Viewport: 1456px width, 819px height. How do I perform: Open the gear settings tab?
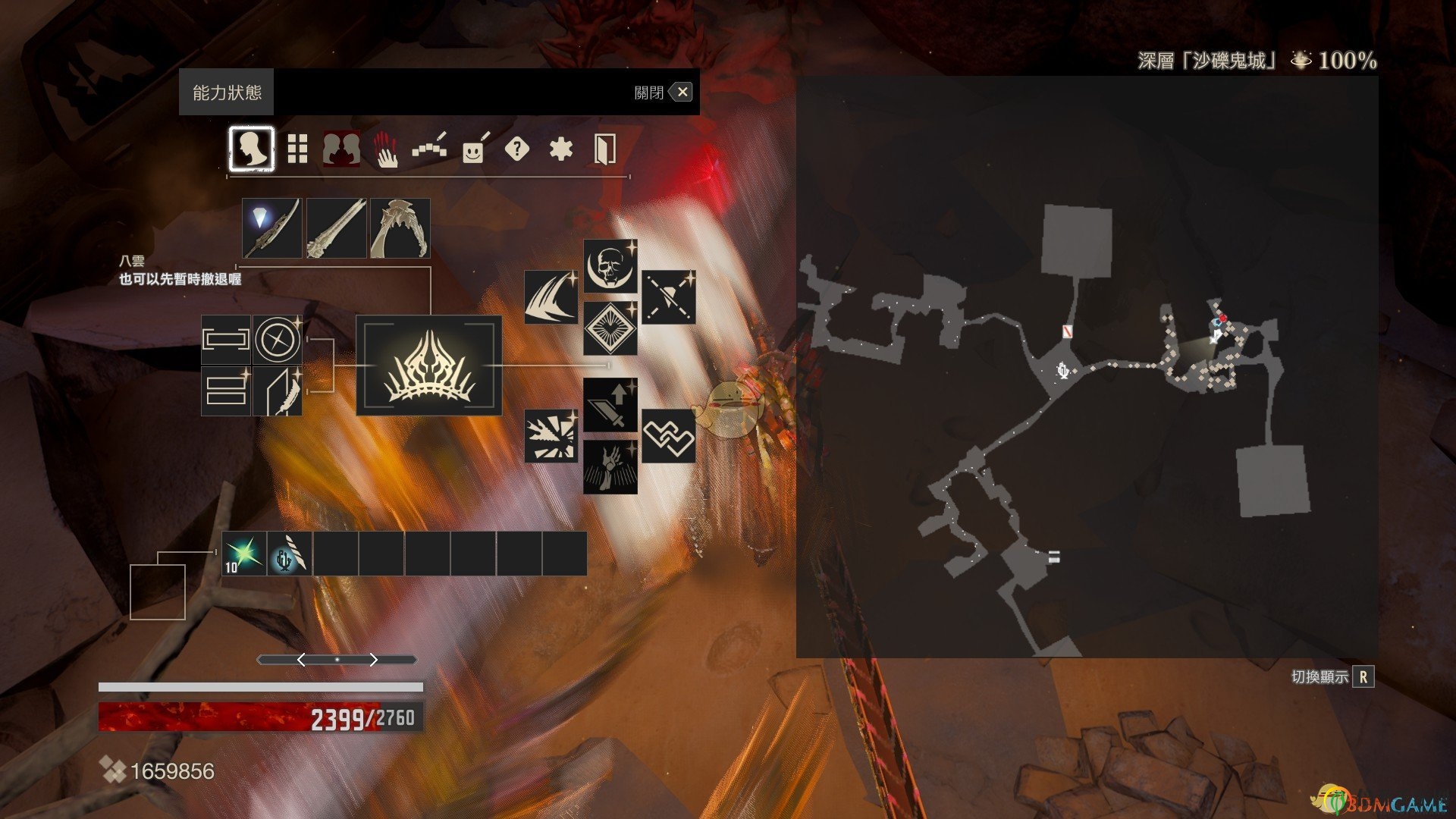point(560,149)
